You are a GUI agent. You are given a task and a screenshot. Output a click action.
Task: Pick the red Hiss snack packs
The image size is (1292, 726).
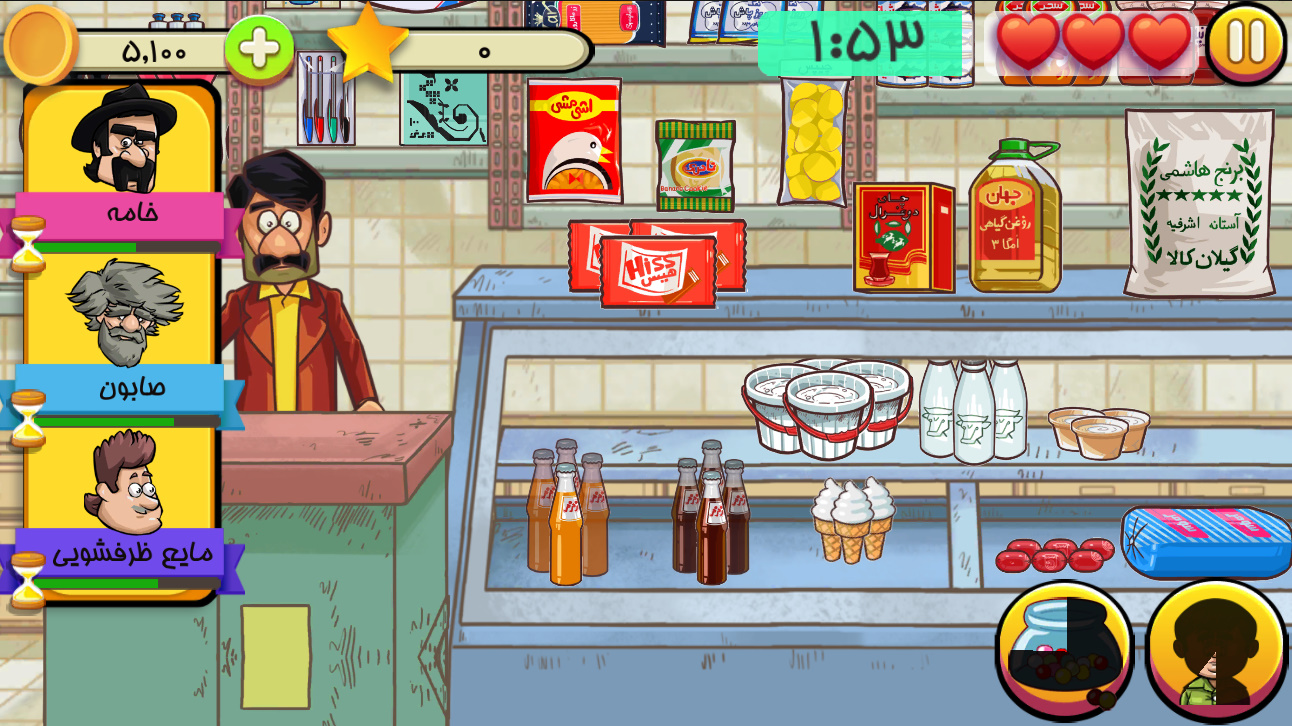(x=658, y=264)
